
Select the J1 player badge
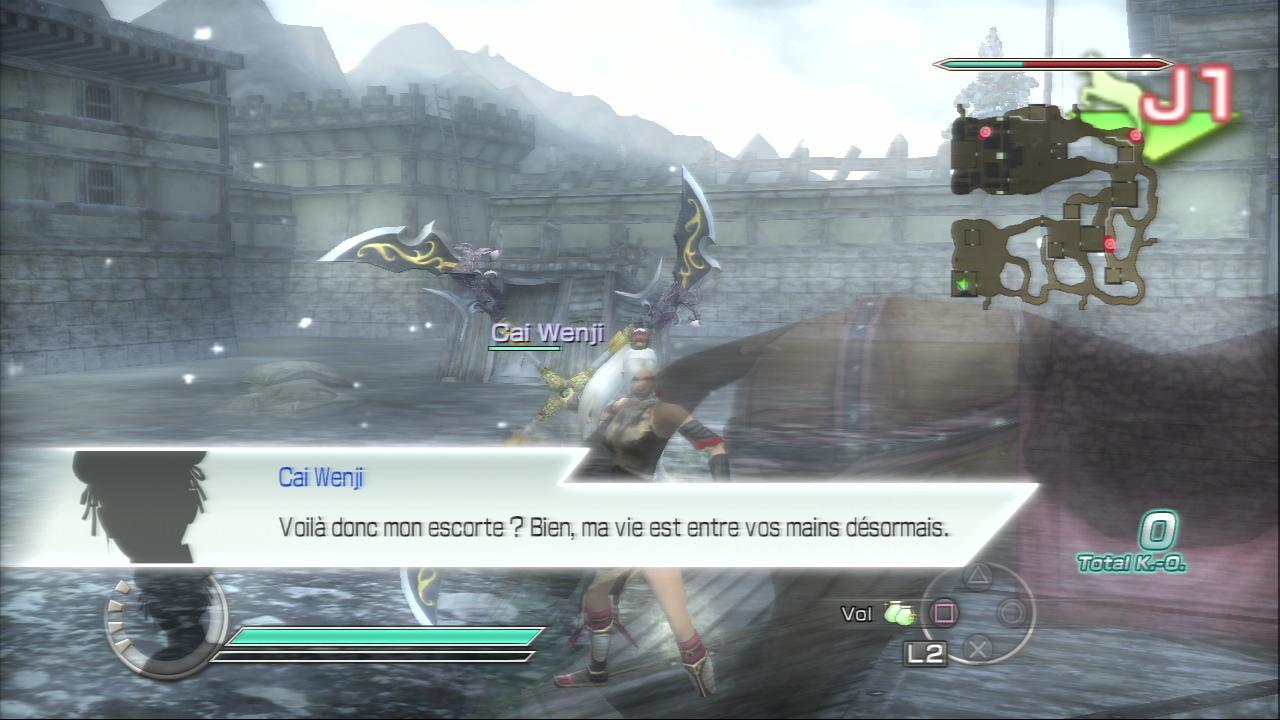(1187, 98)
